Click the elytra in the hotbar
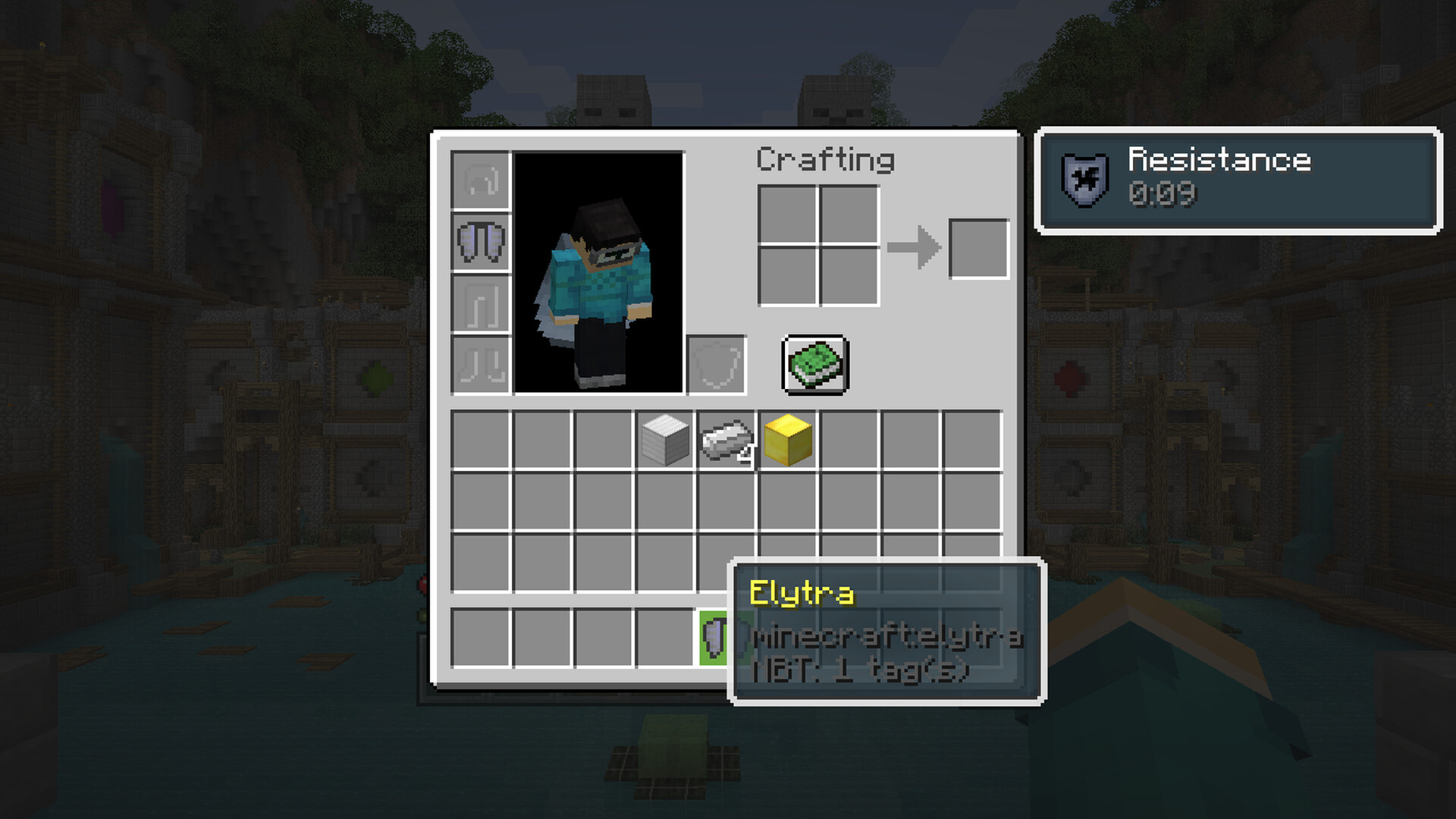This screenshot has height=819, width=1456. tap(714, 638)
